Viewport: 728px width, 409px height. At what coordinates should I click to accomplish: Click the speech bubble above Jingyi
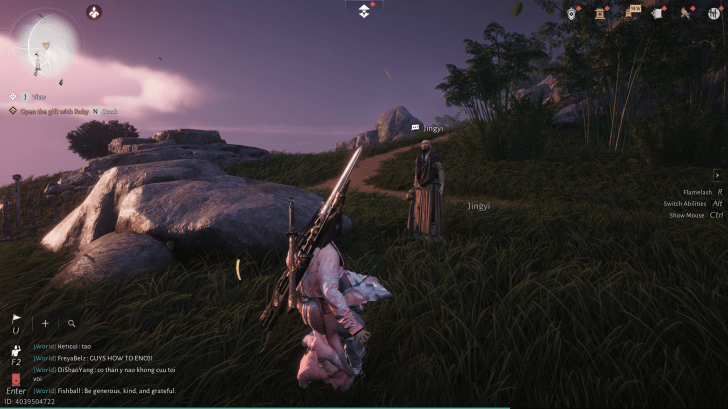pyautogui.click(x=415, y=128)
